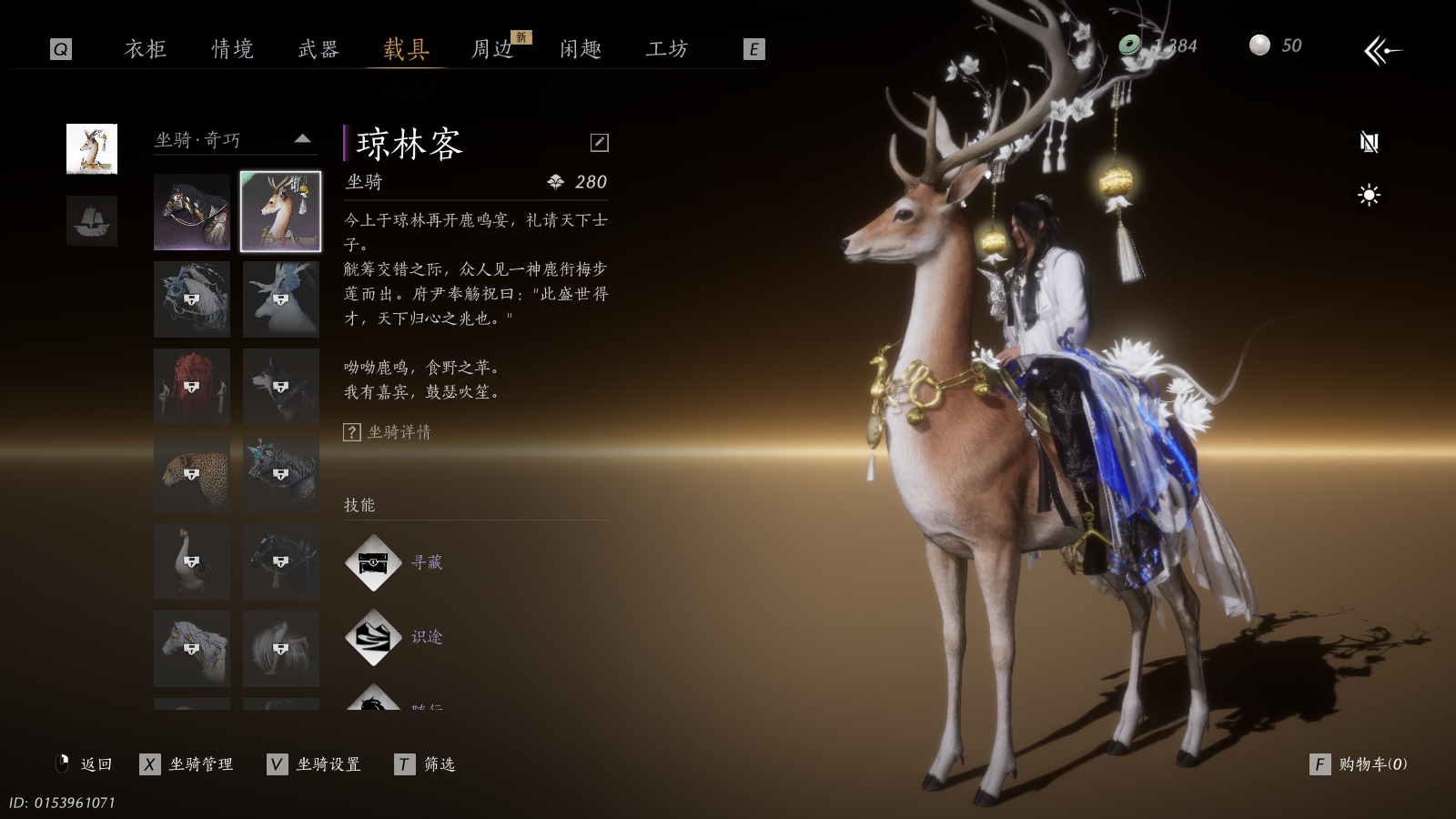Click the edit icon beside 琼林客

[599, 143]
